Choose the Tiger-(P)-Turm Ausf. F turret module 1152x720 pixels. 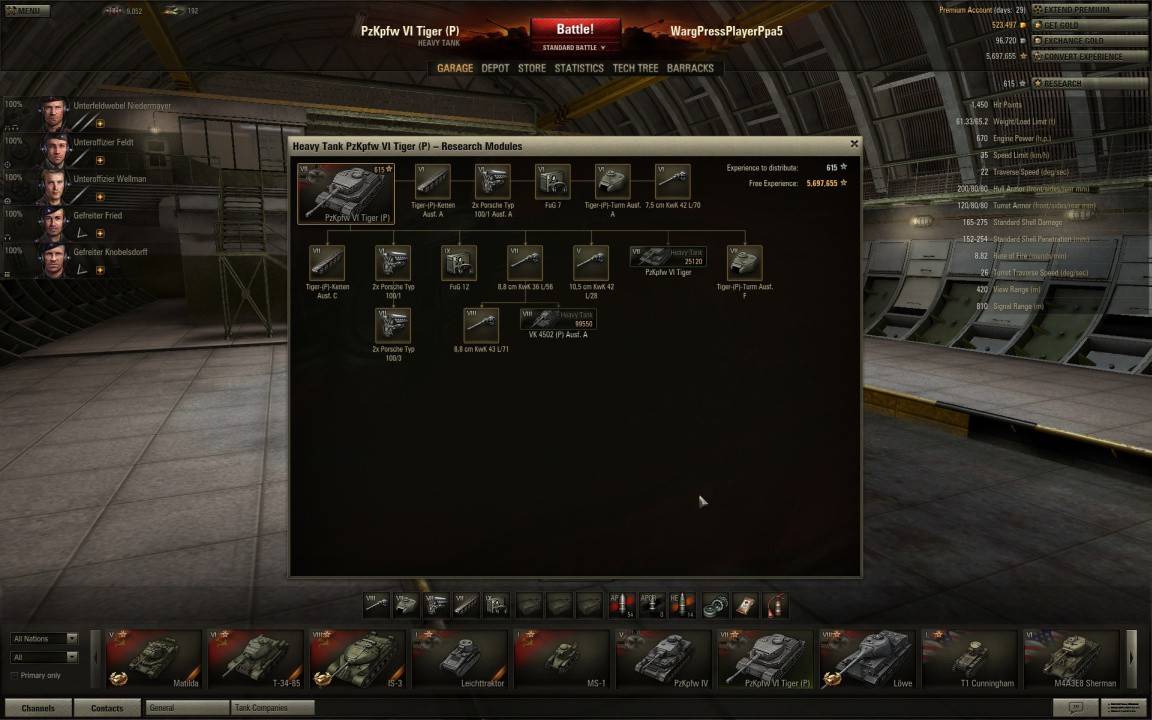744,263
